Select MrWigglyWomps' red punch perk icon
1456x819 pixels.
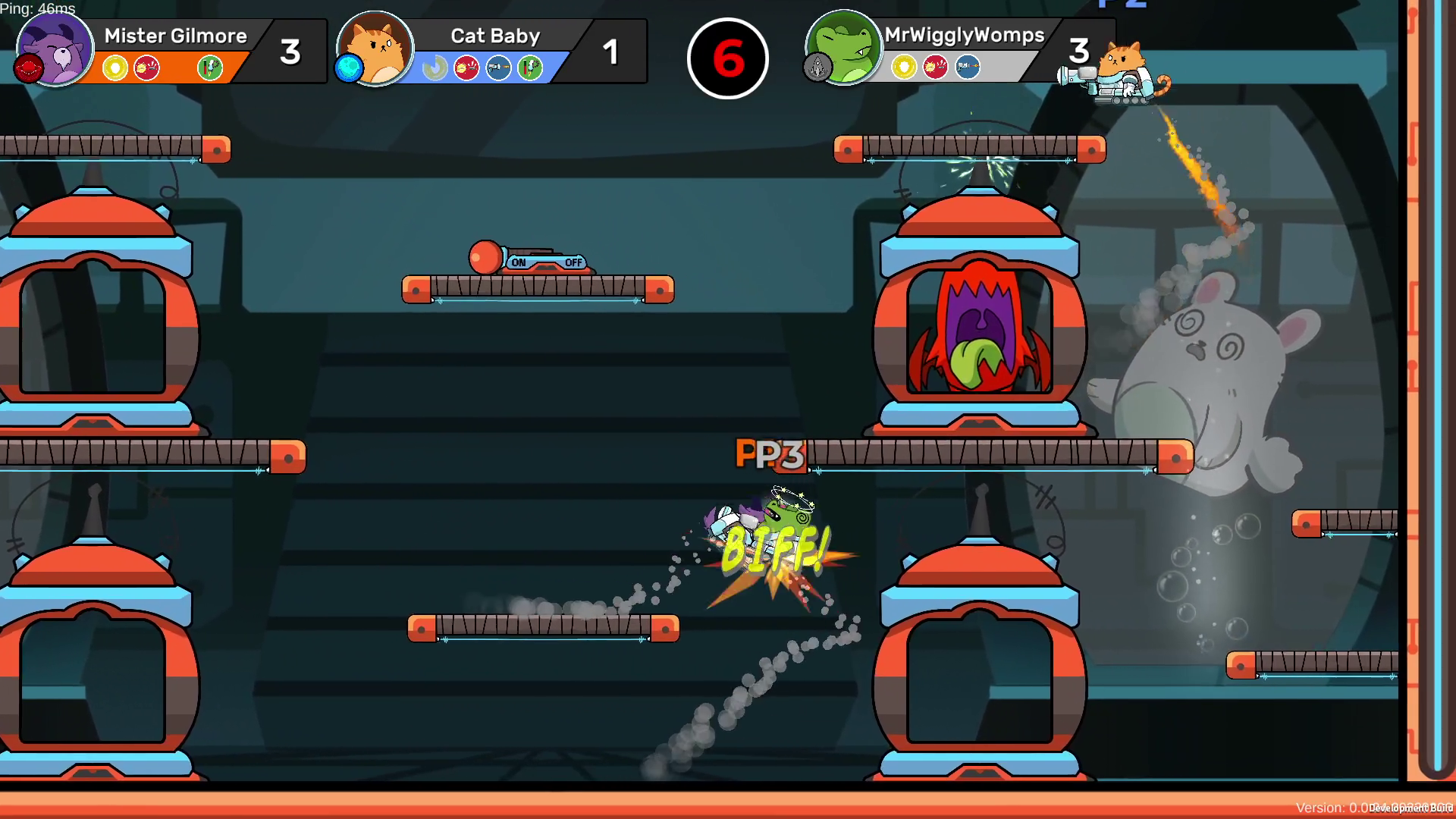(x=935, y=67)
